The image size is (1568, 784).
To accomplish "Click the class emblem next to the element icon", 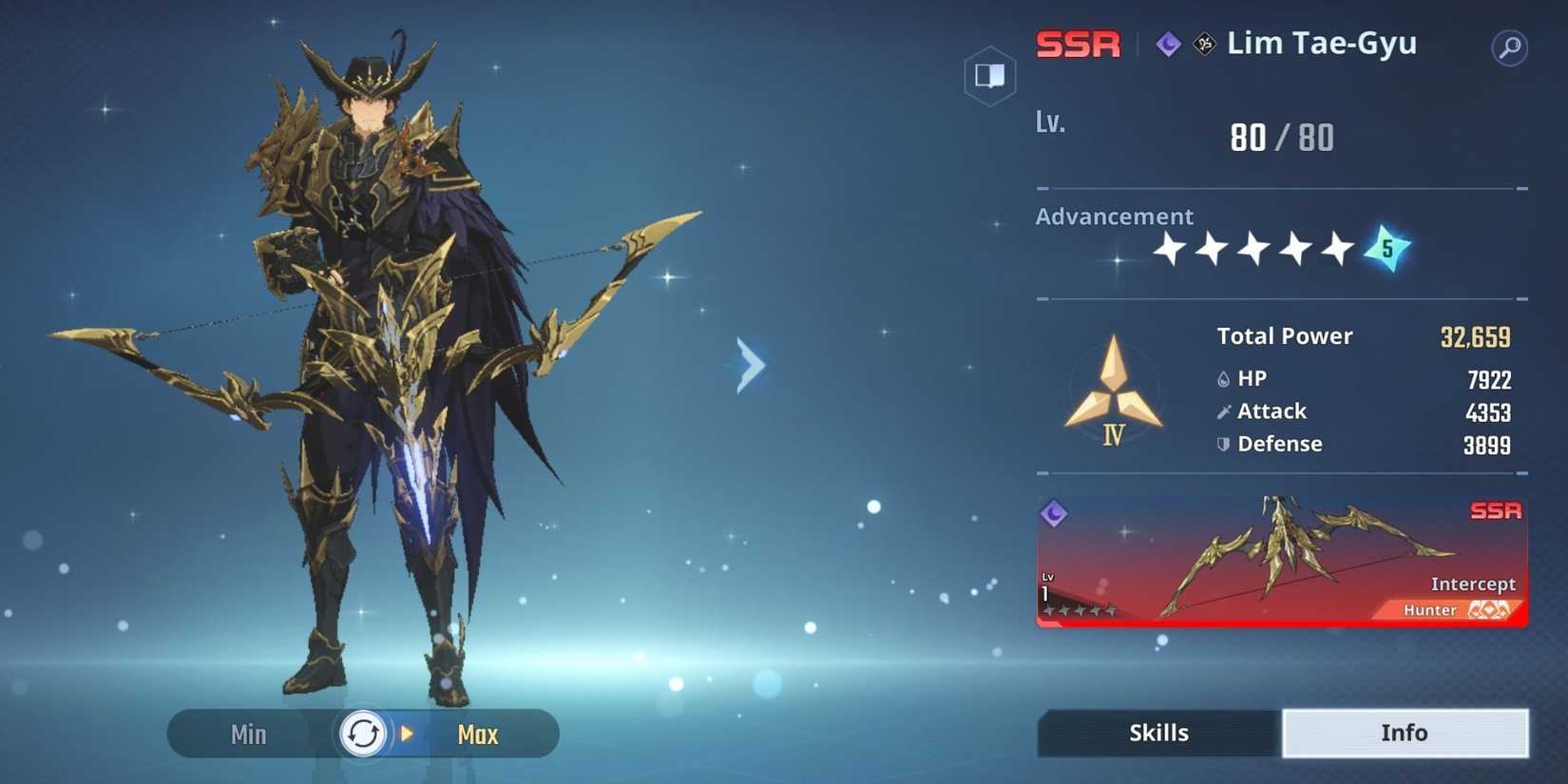I will 1202,43.
